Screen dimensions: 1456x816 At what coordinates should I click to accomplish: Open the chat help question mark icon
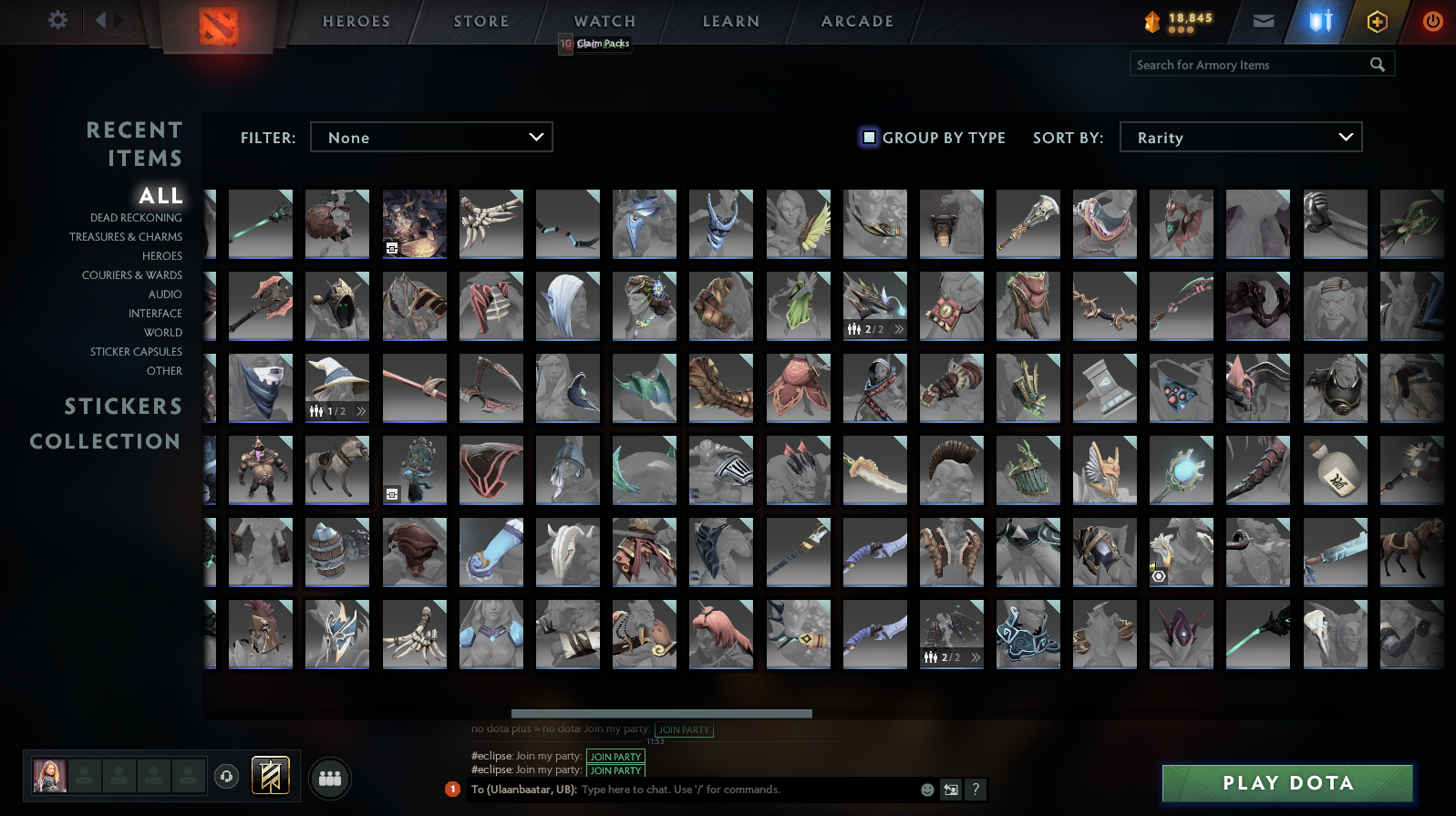tap(976, 790)
